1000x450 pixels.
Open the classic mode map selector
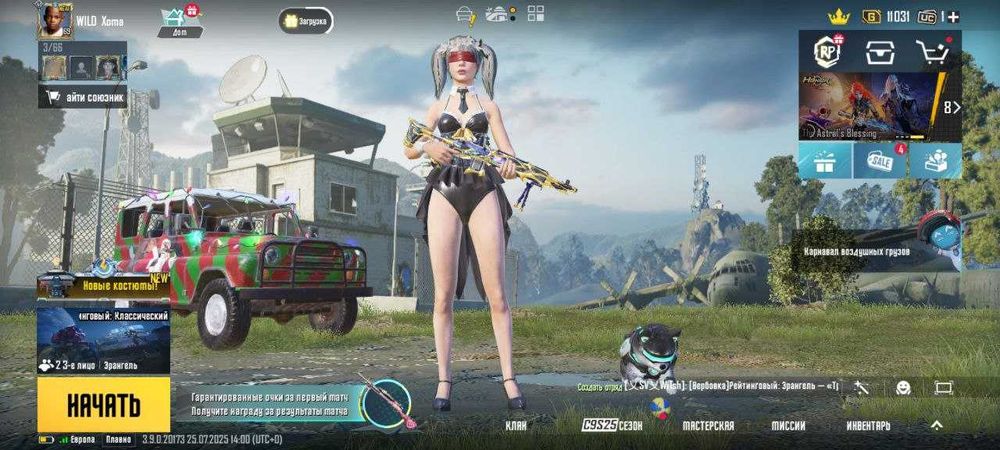[x=103, y=341]
